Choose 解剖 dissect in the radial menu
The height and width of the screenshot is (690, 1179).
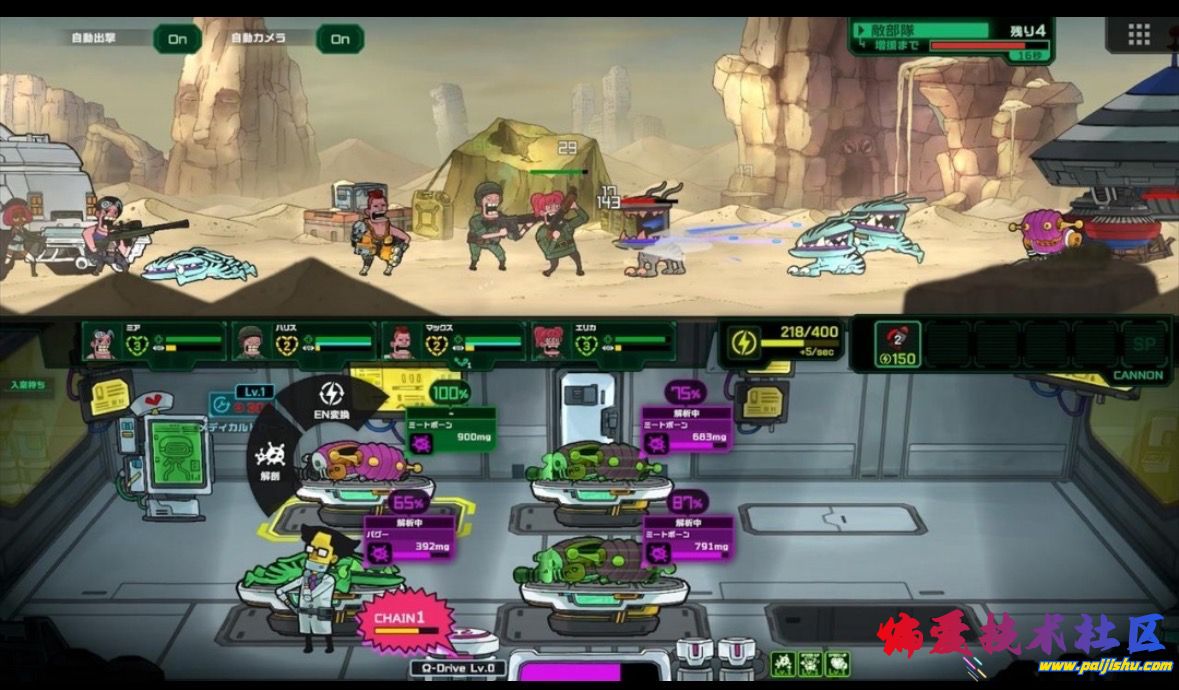270,461
